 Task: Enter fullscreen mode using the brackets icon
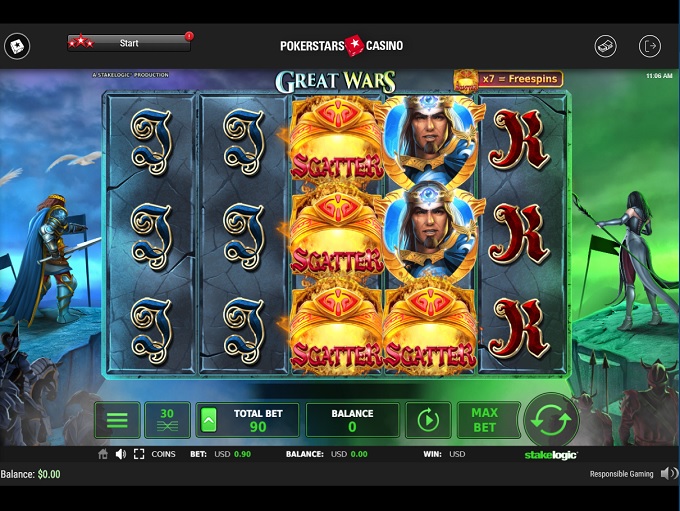[x=138, y=454]
